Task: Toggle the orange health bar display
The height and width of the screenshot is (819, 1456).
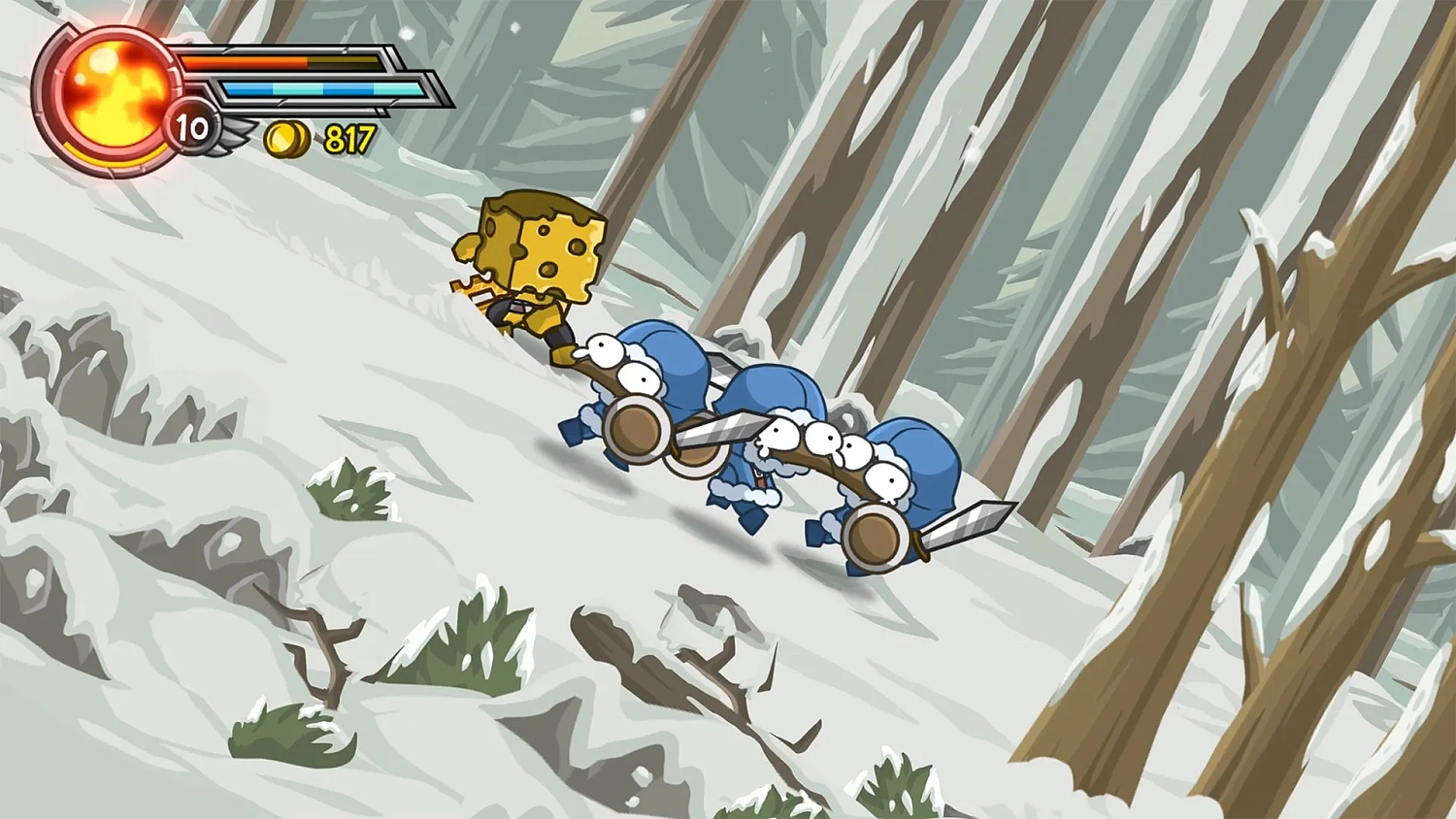Action: (281, 61)
